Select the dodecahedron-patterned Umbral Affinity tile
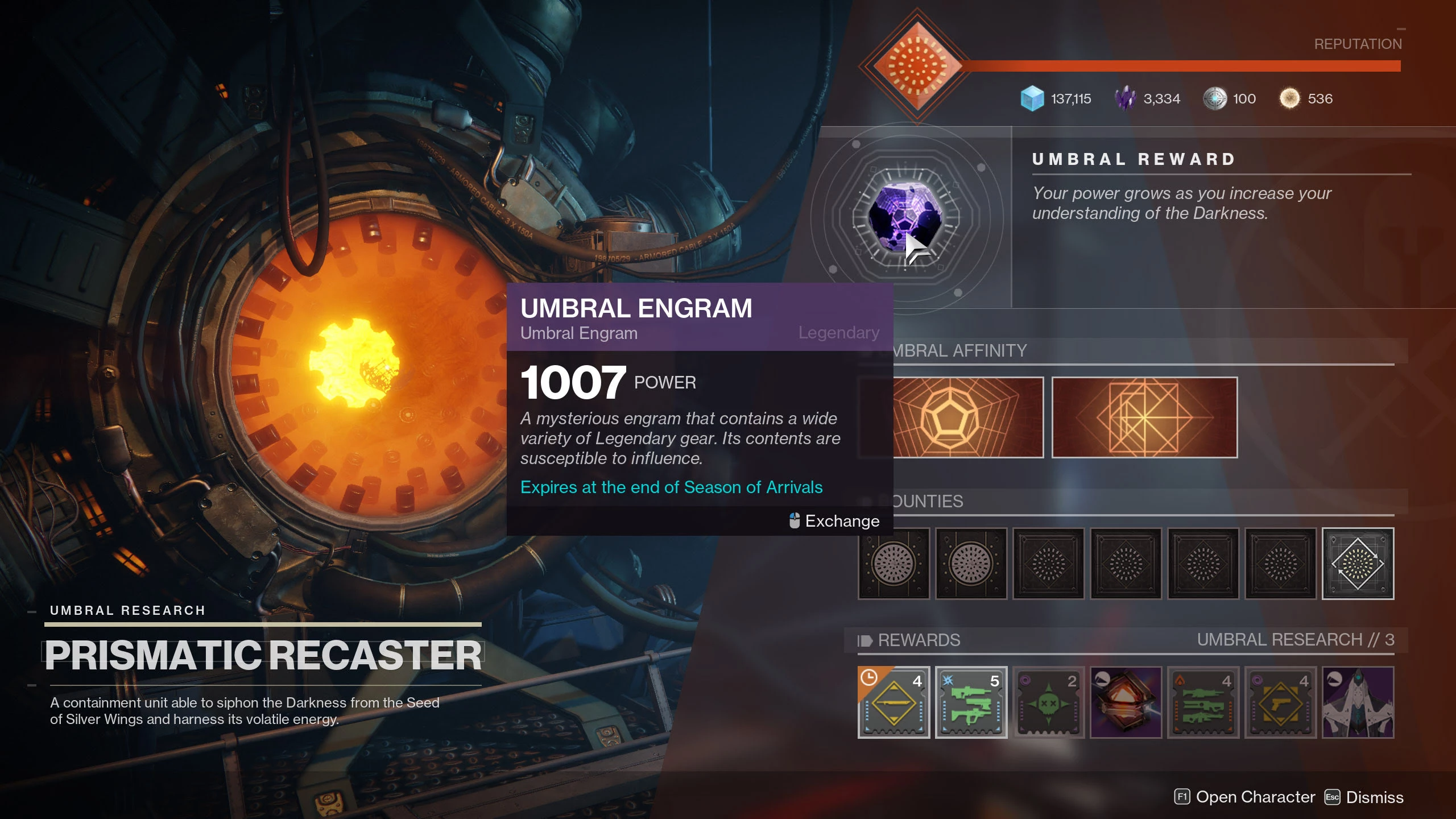Image resolution: width=1456 pixels, height=819 pixels. (967, 417)
